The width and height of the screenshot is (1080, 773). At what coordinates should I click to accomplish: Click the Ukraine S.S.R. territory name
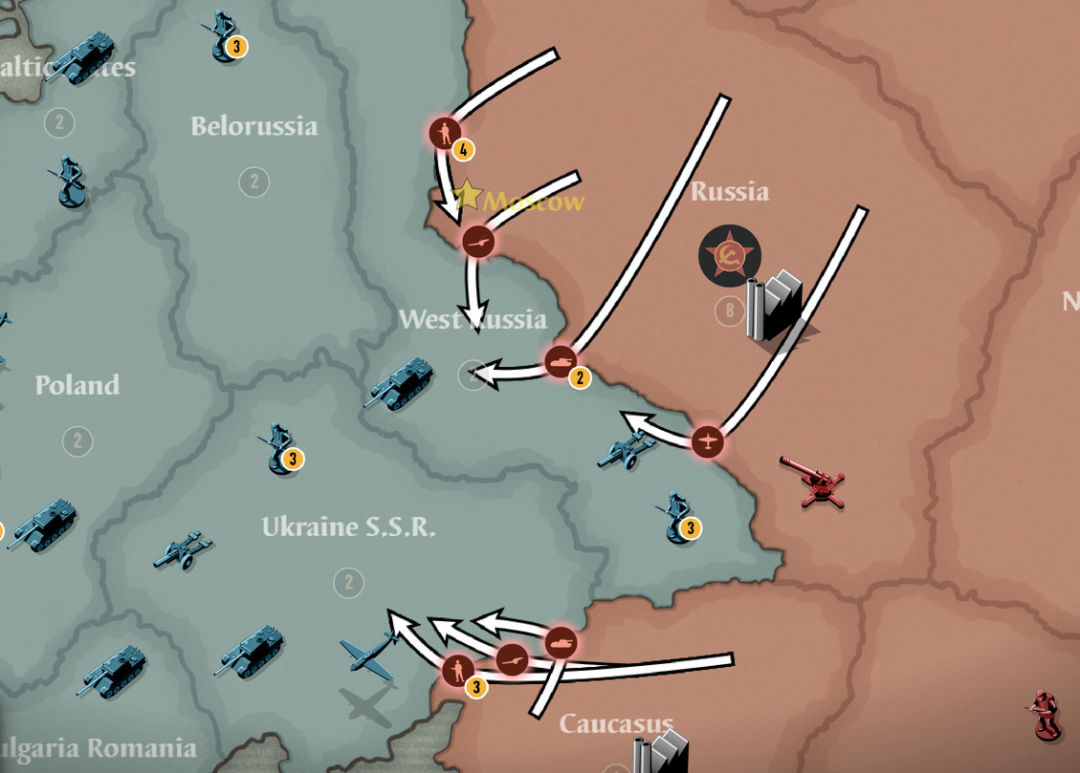348,527
